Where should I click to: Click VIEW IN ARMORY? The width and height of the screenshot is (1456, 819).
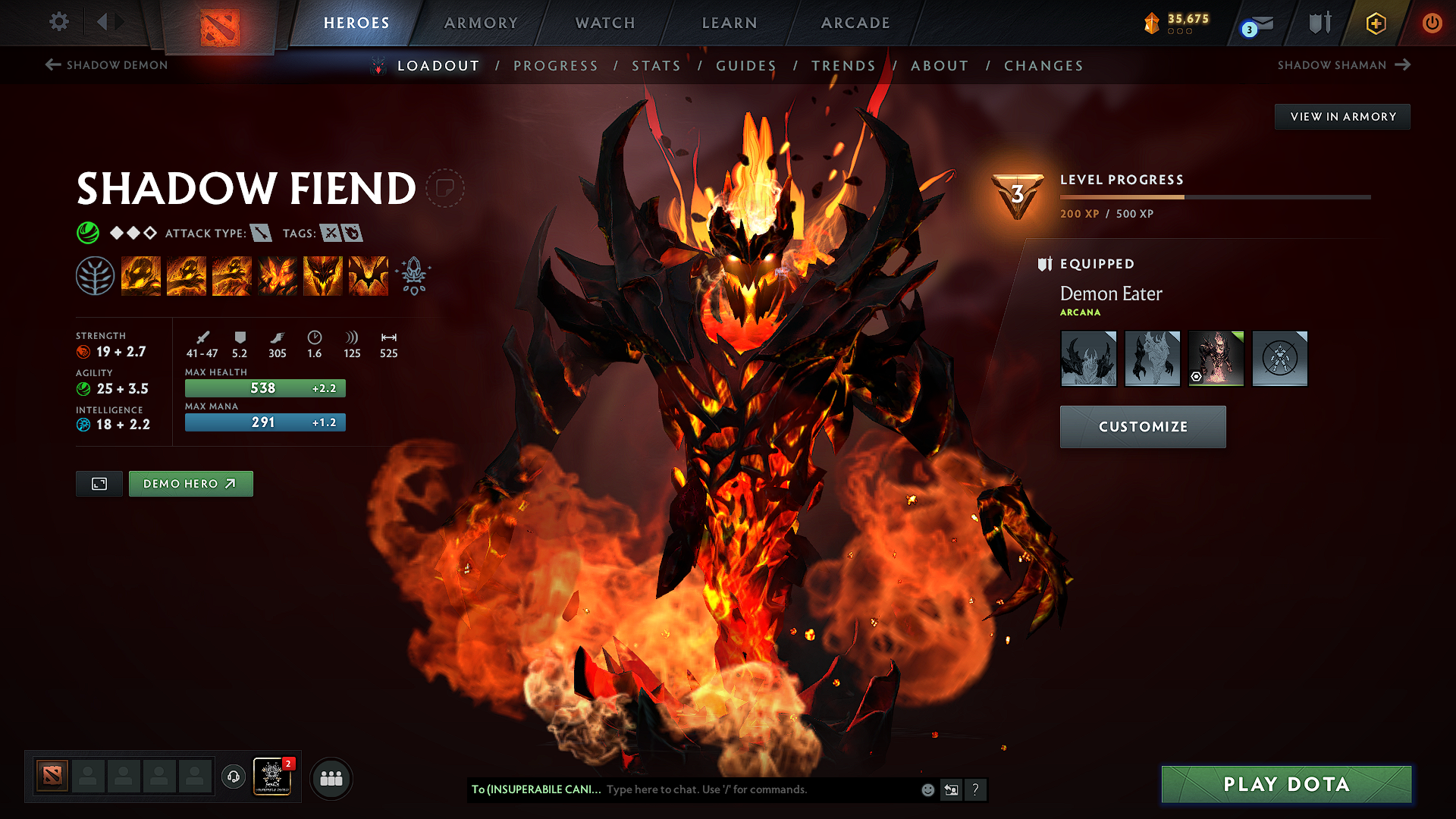pyautogui.click(x=1342, y=117)
